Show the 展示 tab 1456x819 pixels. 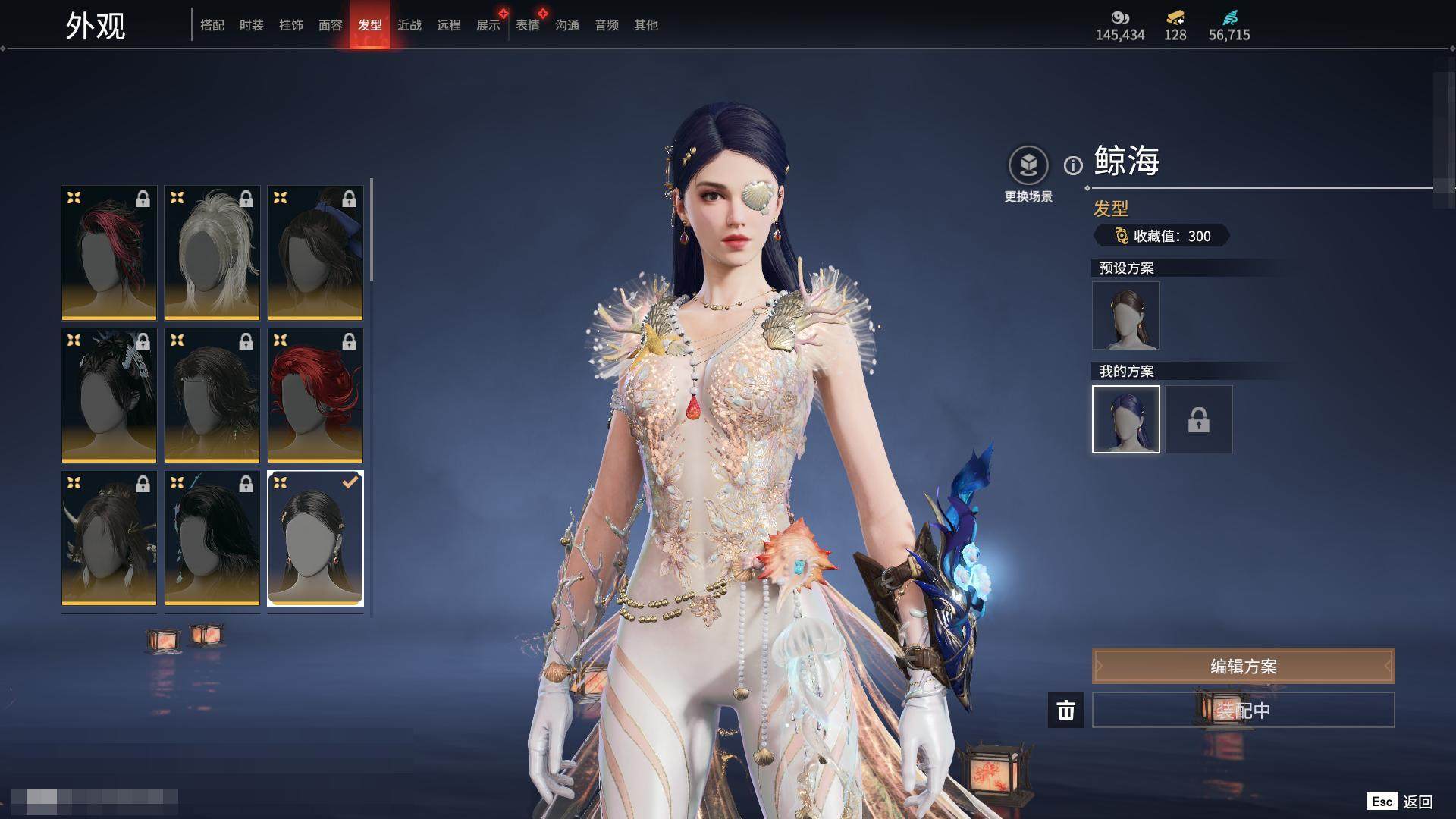pyautogui.click(x=488, y=25)
